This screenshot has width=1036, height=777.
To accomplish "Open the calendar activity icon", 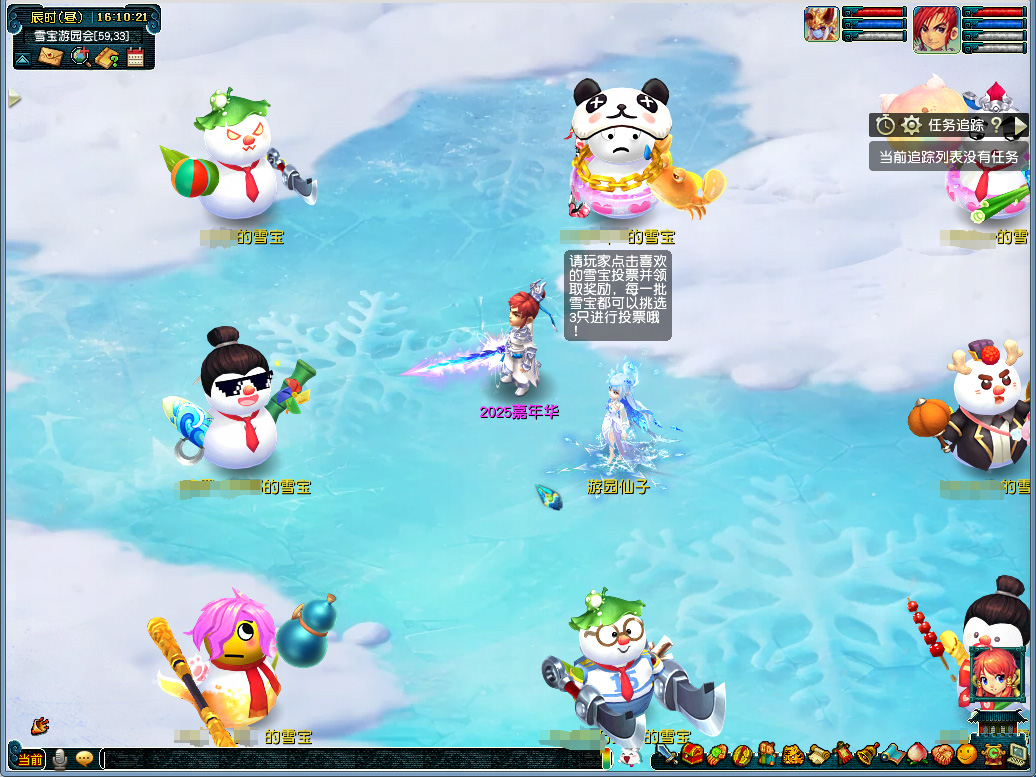I will [135, 57].
